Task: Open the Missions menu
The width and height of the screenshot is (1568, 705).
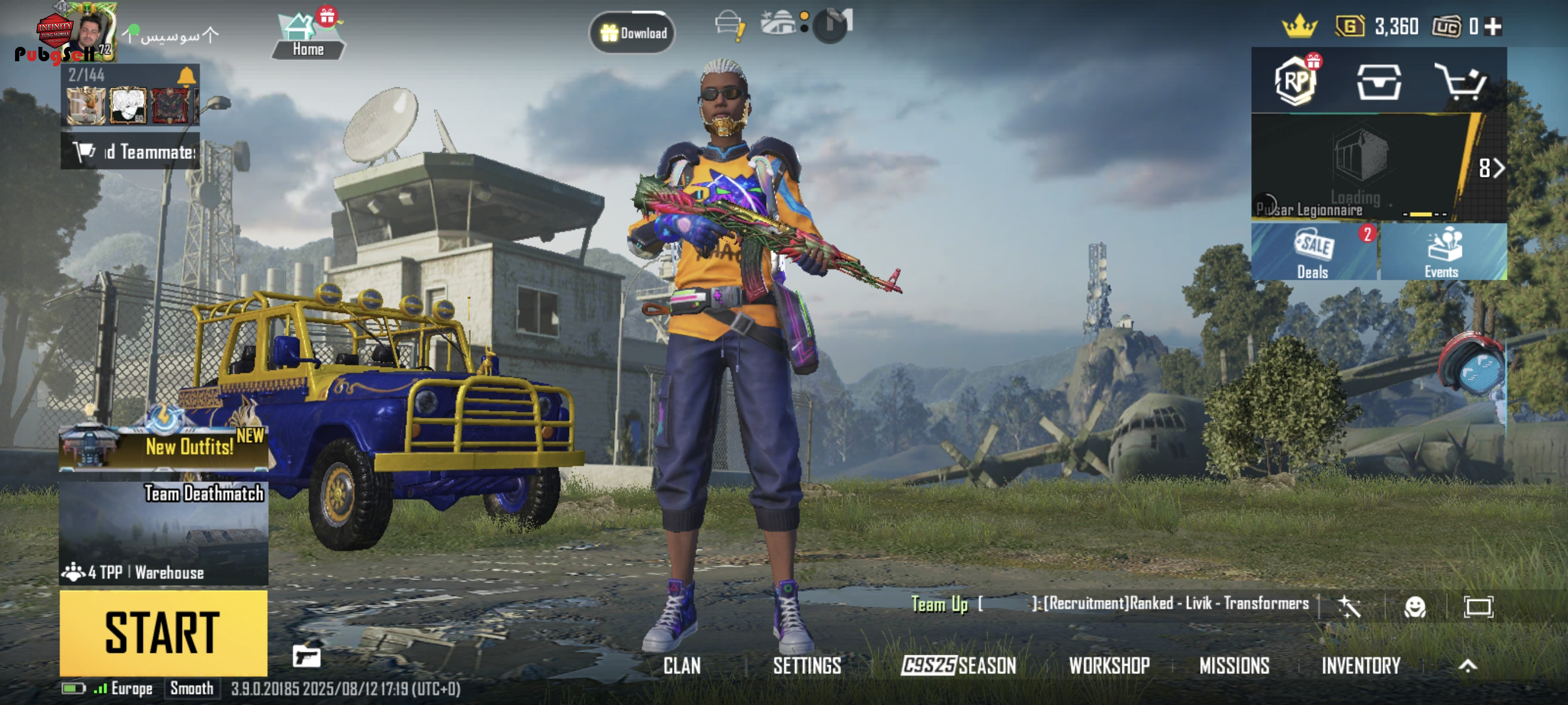Action: (x=1234, y=666)
